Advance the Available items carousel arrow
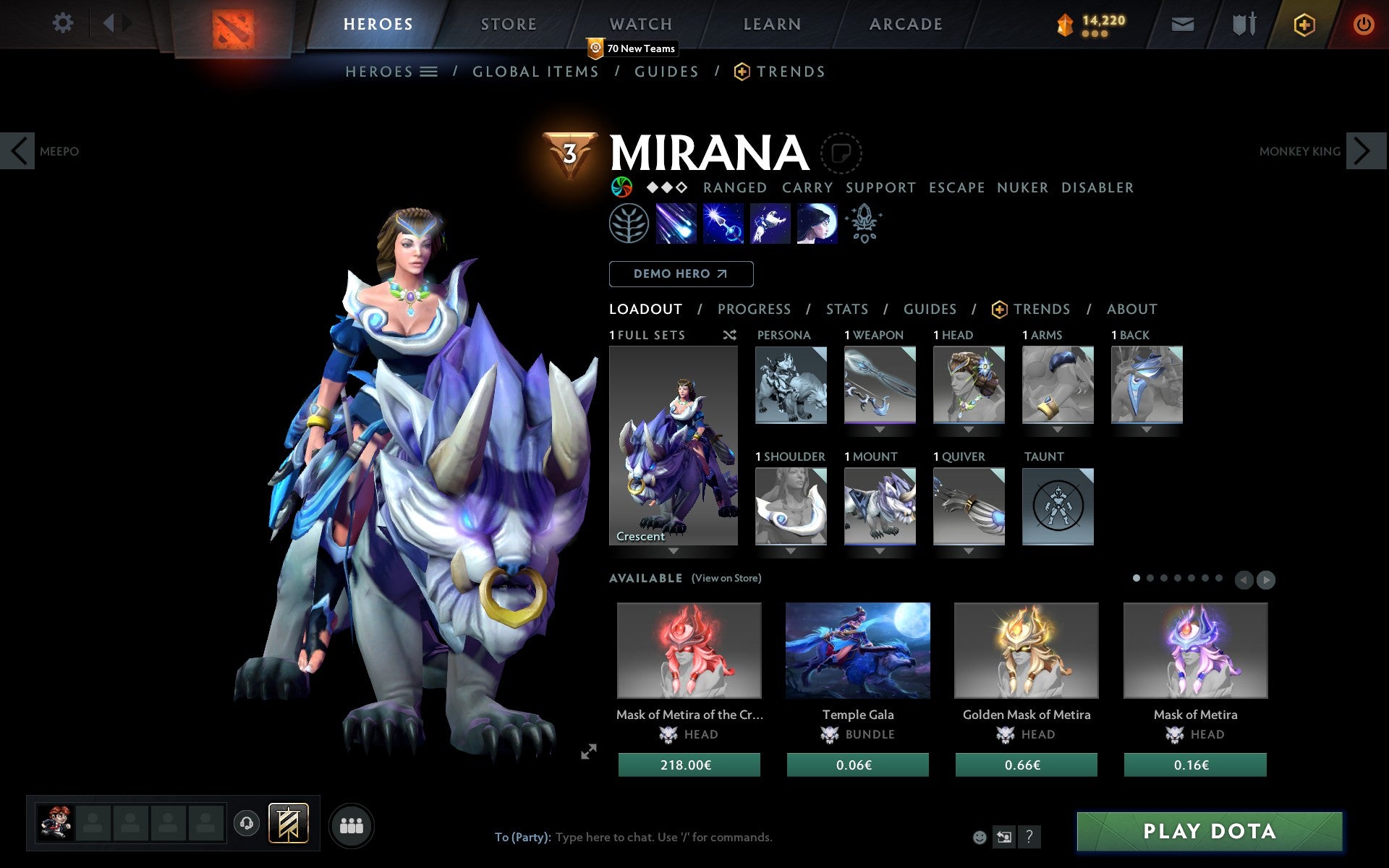The image size is (1389, 868). point(1267,579)
